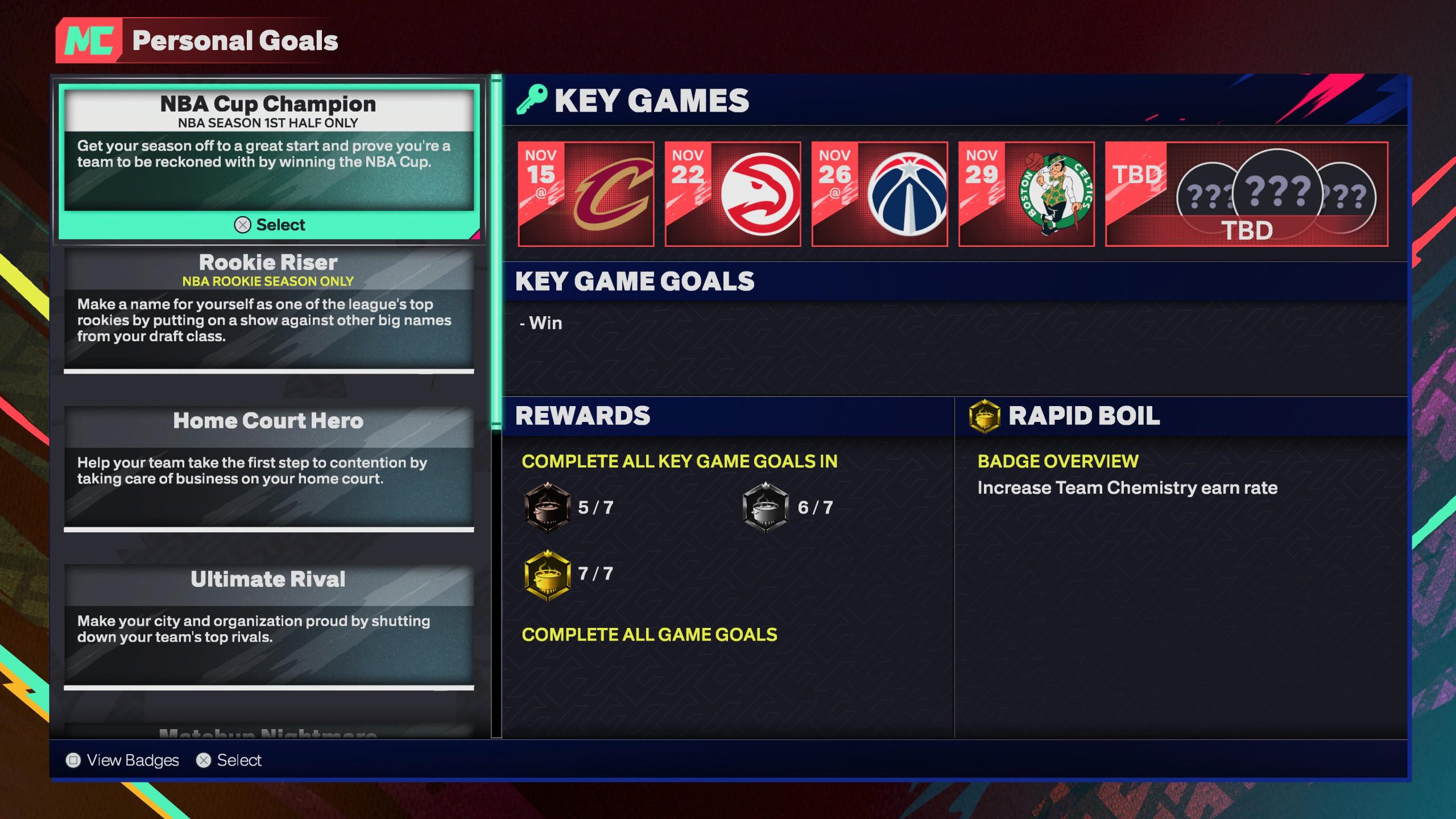Inspect the gold 7/7 reward badge
1456x819 pixels.
tap(547, 574)
